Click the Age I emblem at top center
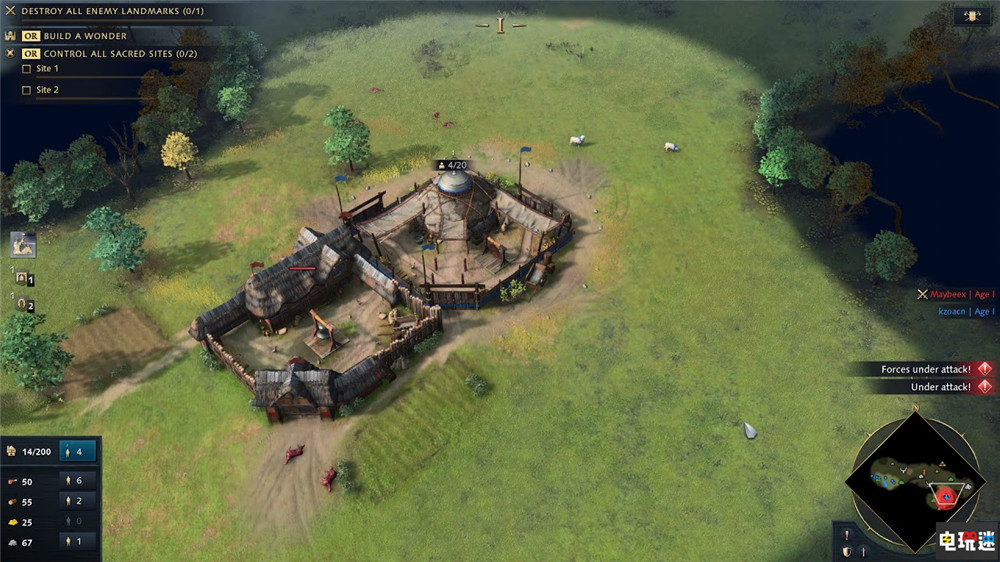Viewport: 1000px width, 562px height. click(500, 25)
